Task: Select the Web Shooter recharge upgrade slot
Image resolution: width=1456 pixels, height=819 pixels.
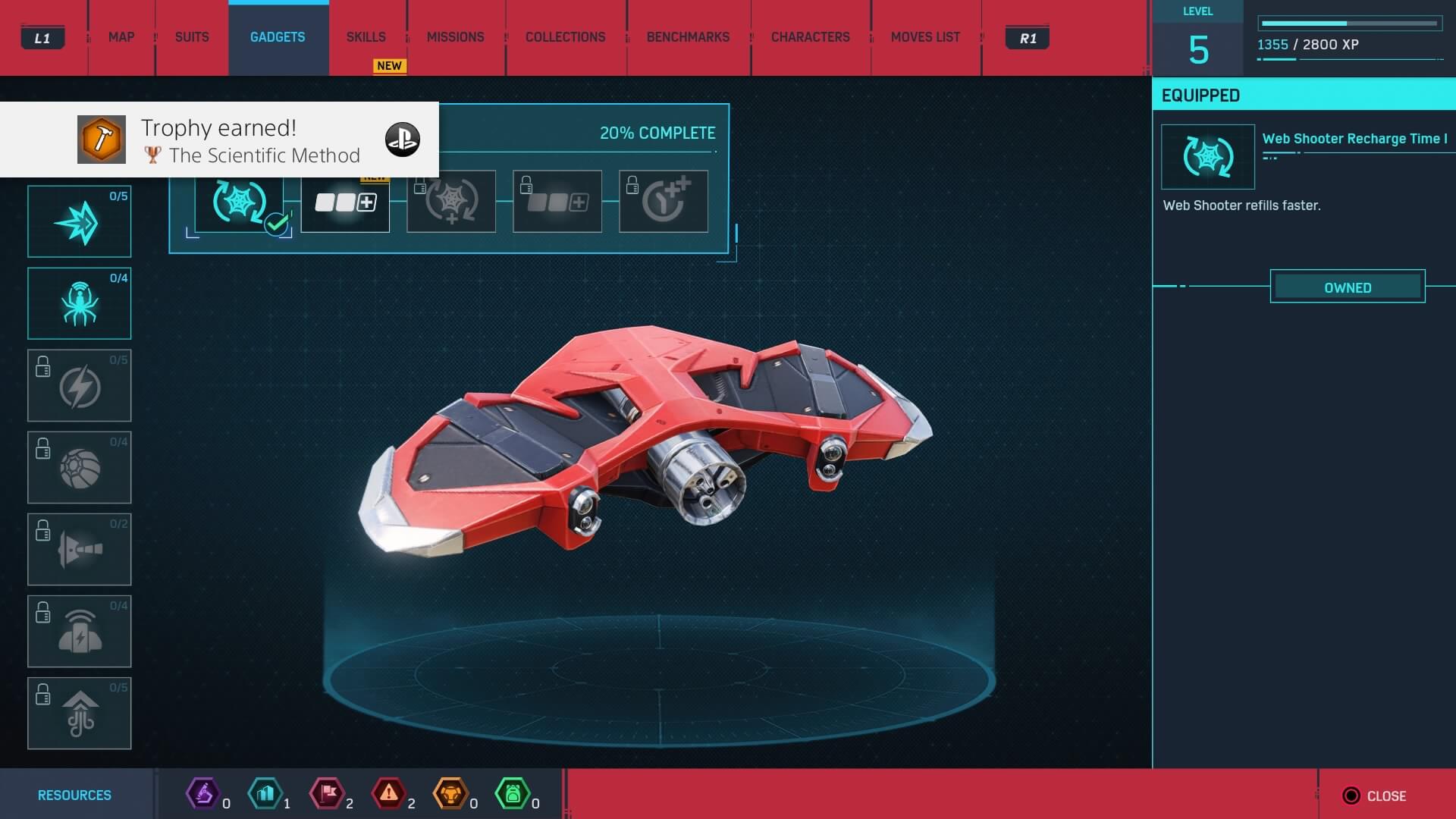Action: click(240, 203)
